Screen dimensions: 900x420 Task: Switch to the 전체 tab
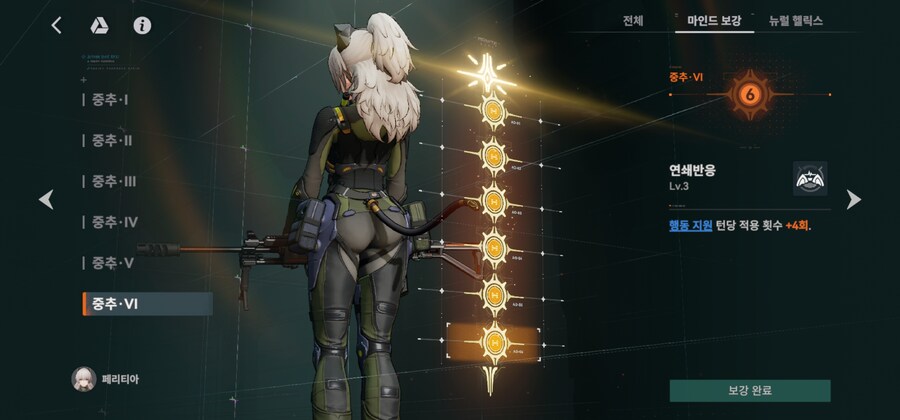(x=632, y=20)
